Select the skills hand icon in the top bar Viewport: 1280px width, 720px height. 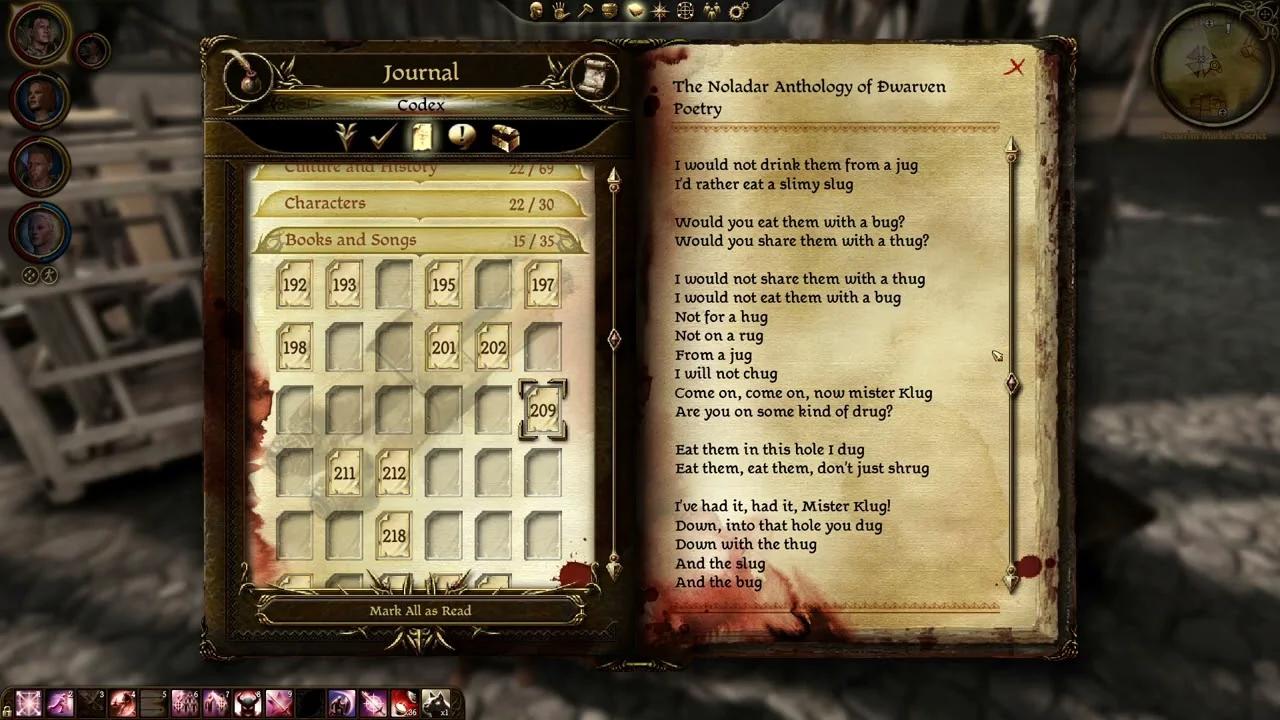pyautogui.click(x=557, y=11)
